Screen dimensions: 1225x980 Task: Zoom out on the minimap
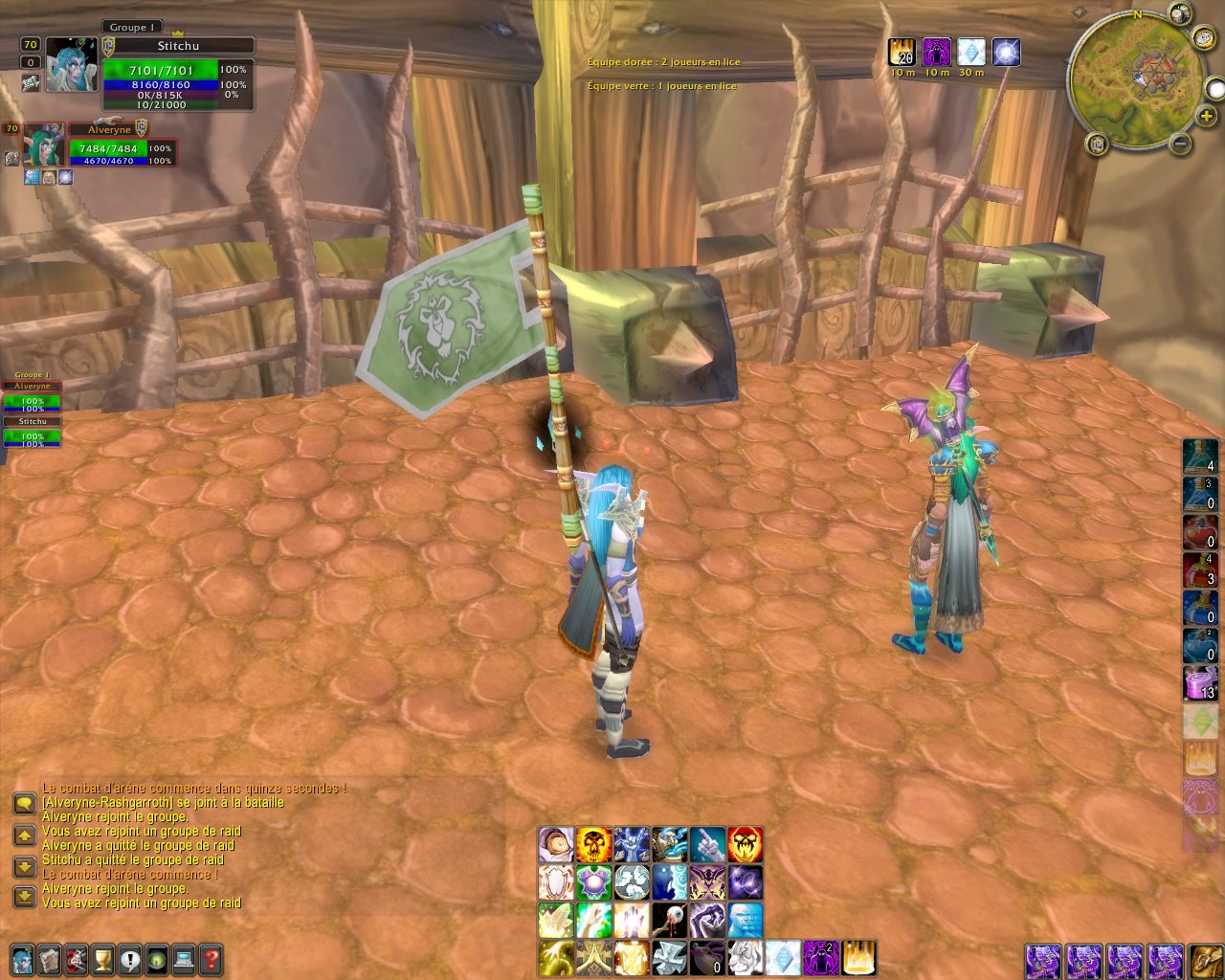coord(1181,145)
